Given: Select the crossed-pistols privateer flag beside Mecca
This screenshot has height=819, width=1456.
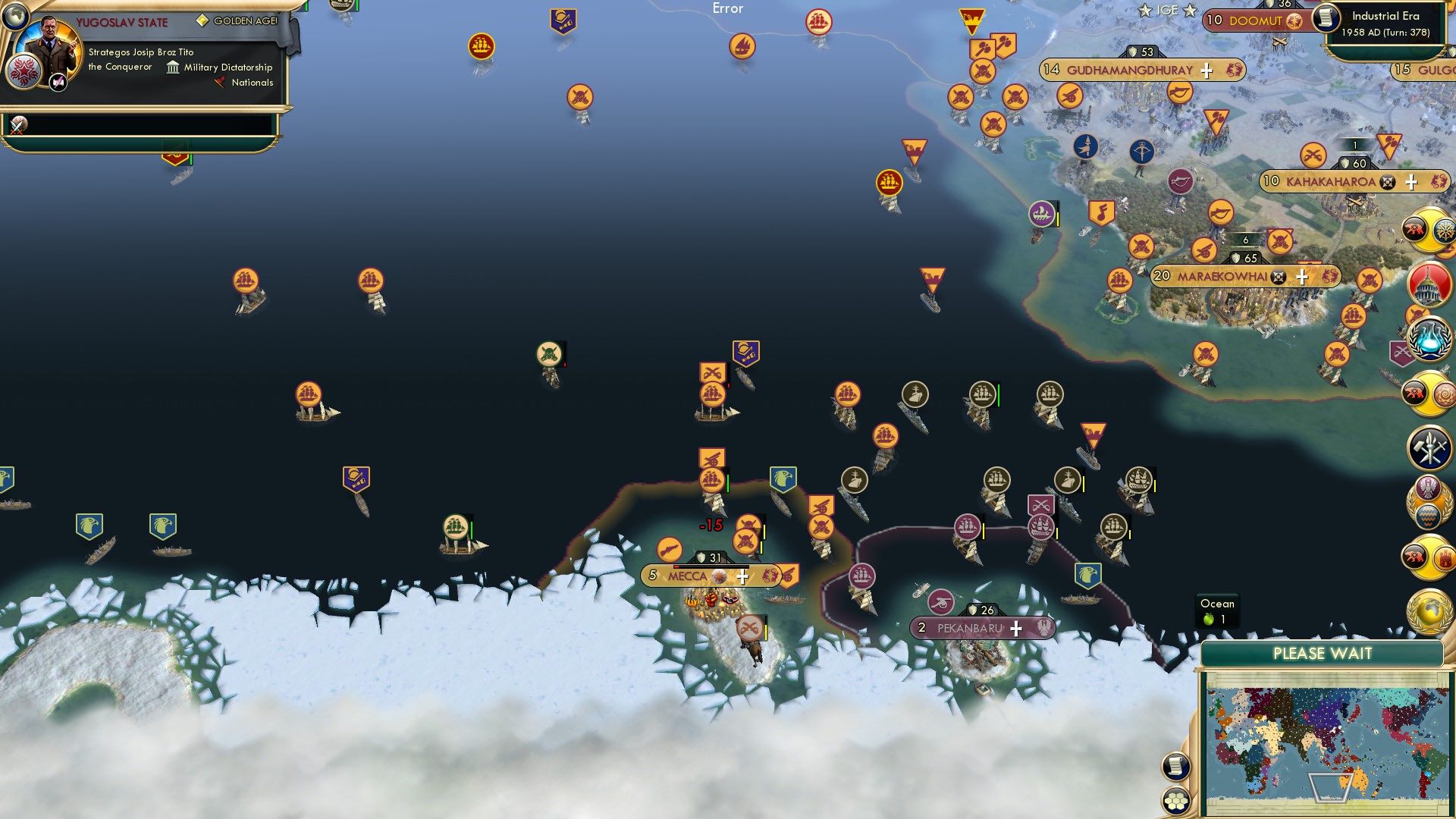Looking at the screenshot, I should click(x=747, y=540).
